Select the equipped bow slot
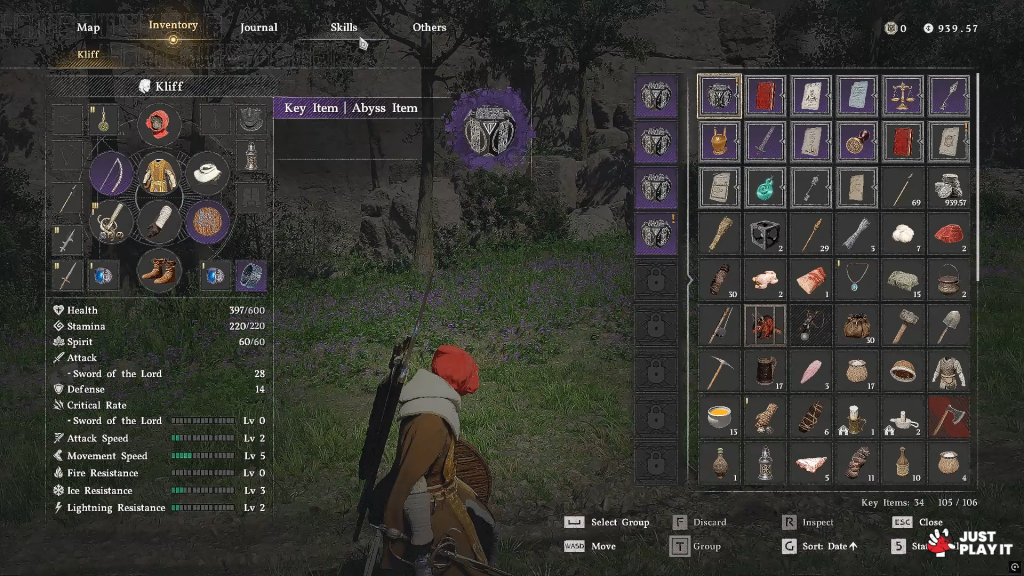The image size is (1024, 576). (111, 174)
